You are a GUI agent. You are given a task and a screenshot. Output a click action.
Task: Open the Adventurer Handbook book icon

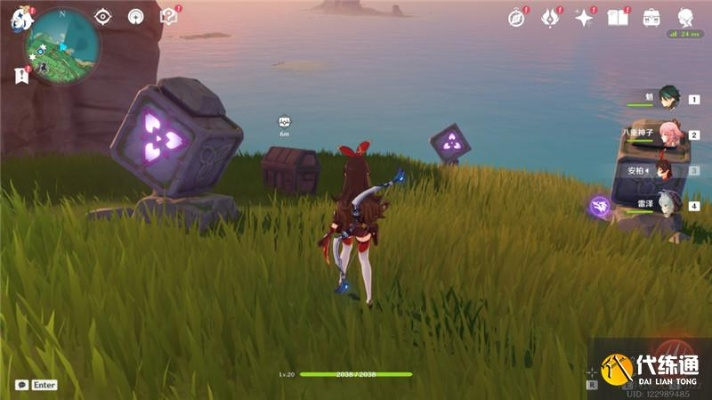[618, 17]
